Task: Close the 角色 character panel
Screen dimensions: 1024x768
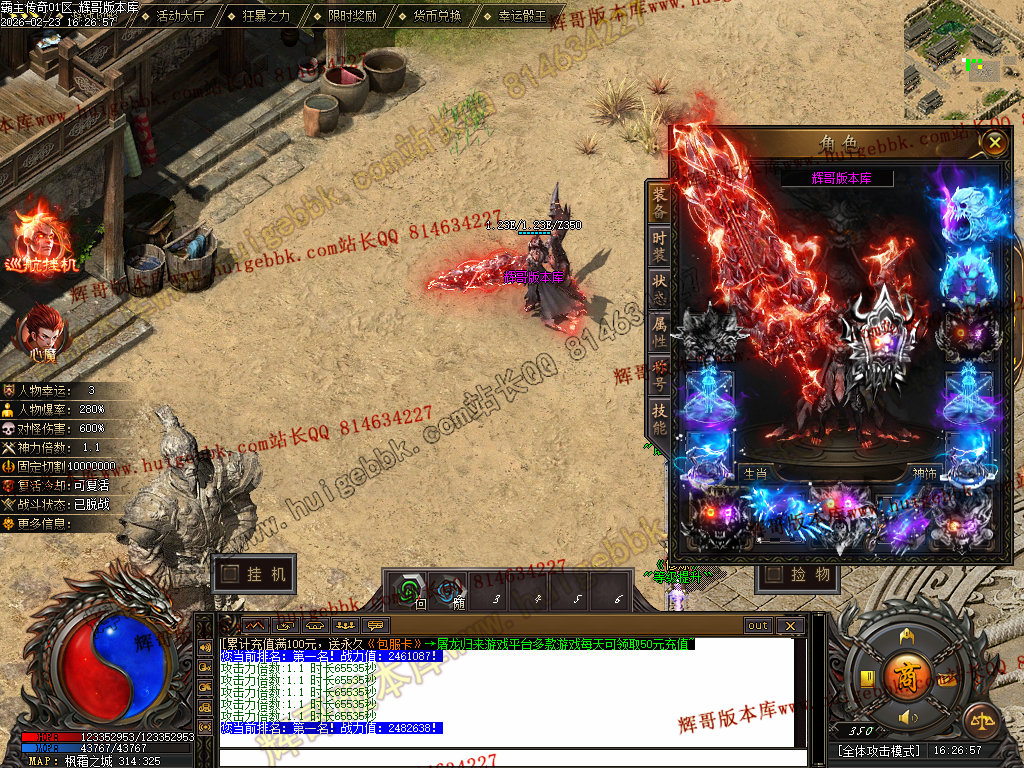Action: 994,143
